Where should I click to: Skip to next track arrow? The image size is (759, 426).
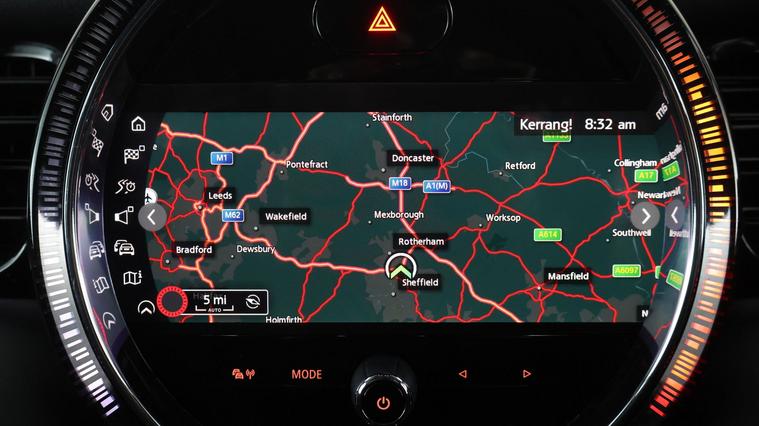click(527, 374)
